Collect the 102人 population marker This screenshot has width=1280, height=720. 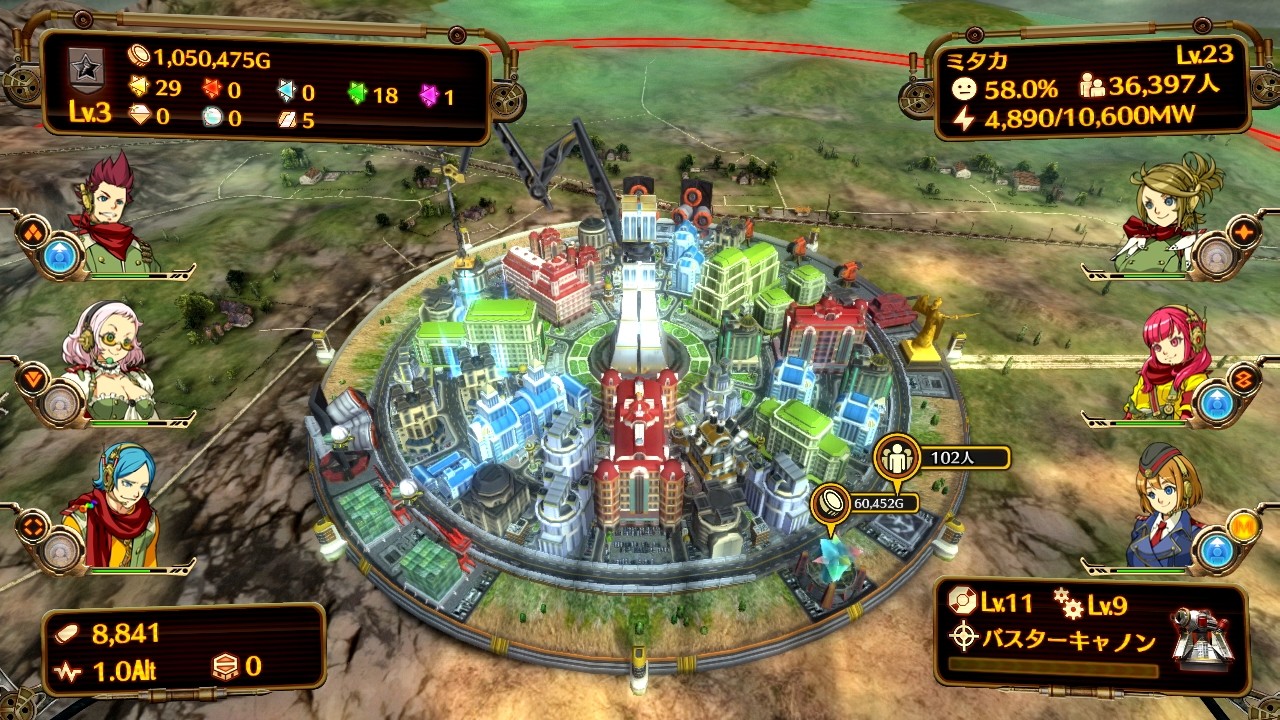tap(895, 458)
